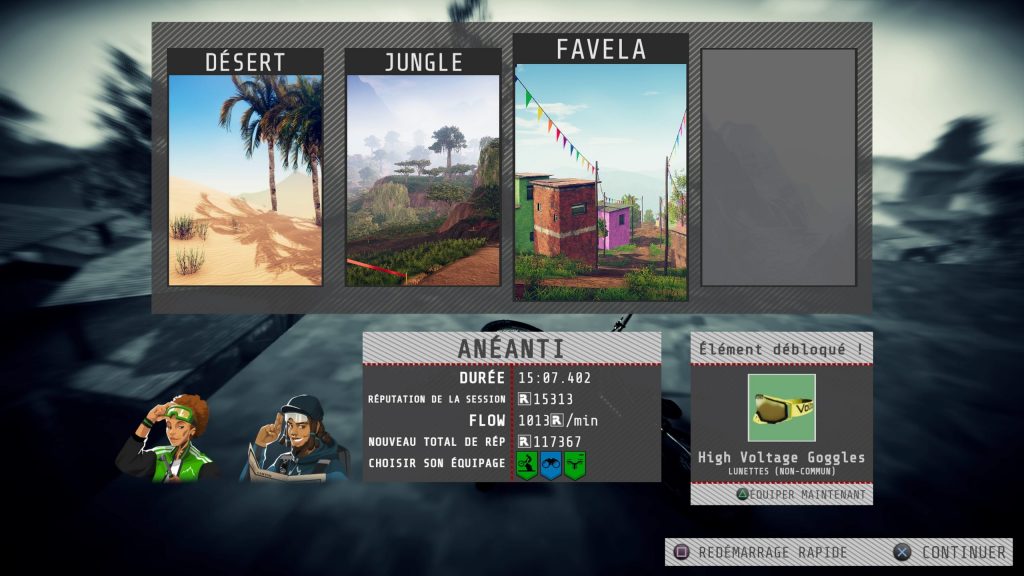Select the green handlebar crew badge
The width and height of the screenshot is (1024, 576).
point(574,466)
